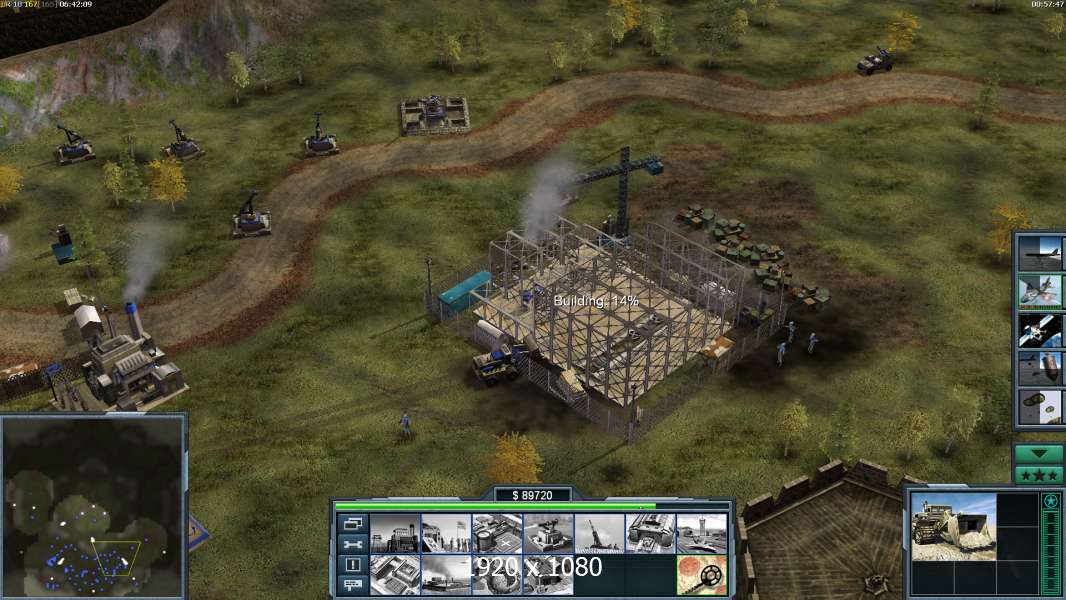Select the bulldozer unit portrait

pyautogui.click(x=953, y=526)
